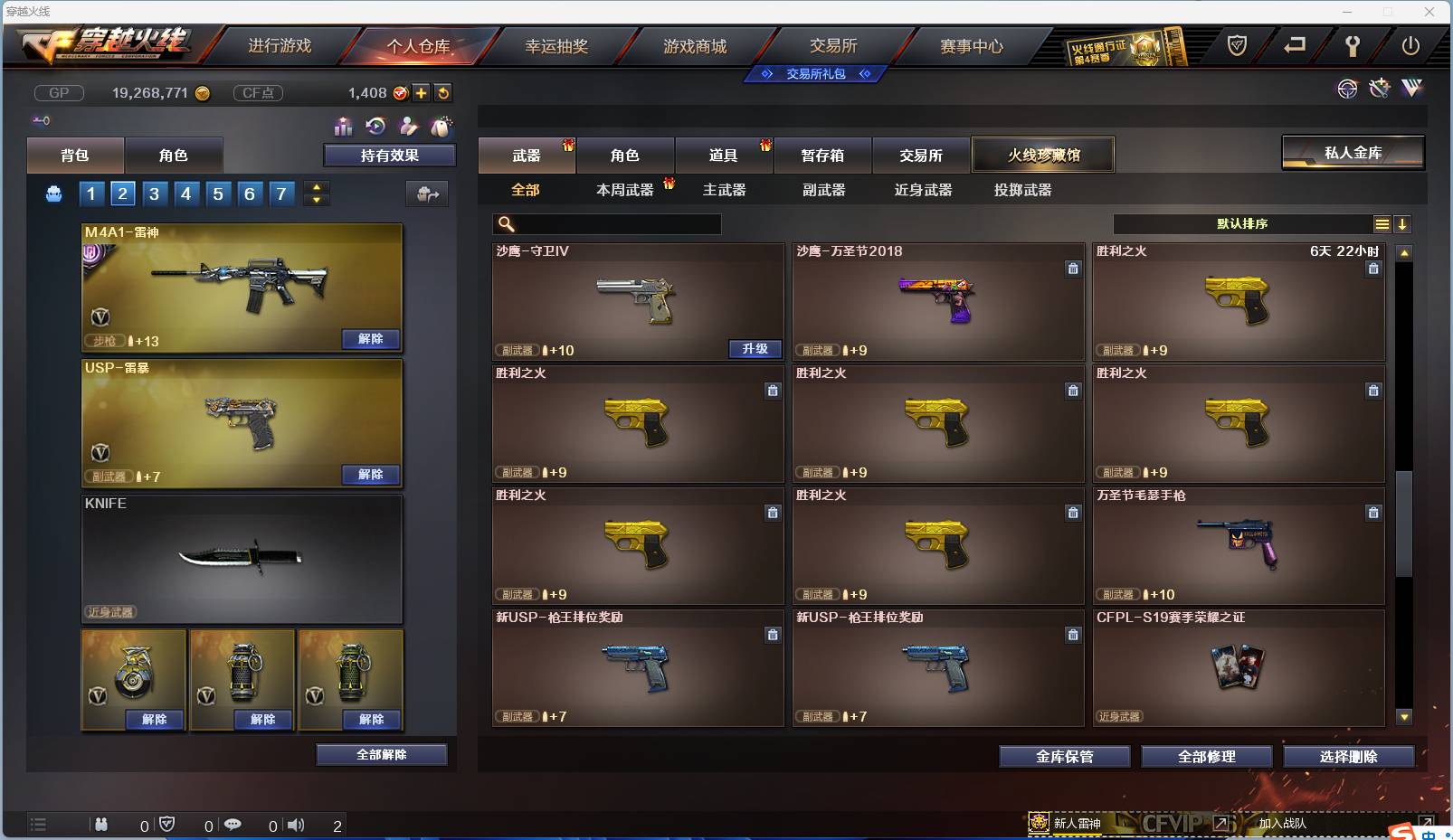
Task: Toggle the list view icon beside 默认排序
Action: tap(1382, 223)
